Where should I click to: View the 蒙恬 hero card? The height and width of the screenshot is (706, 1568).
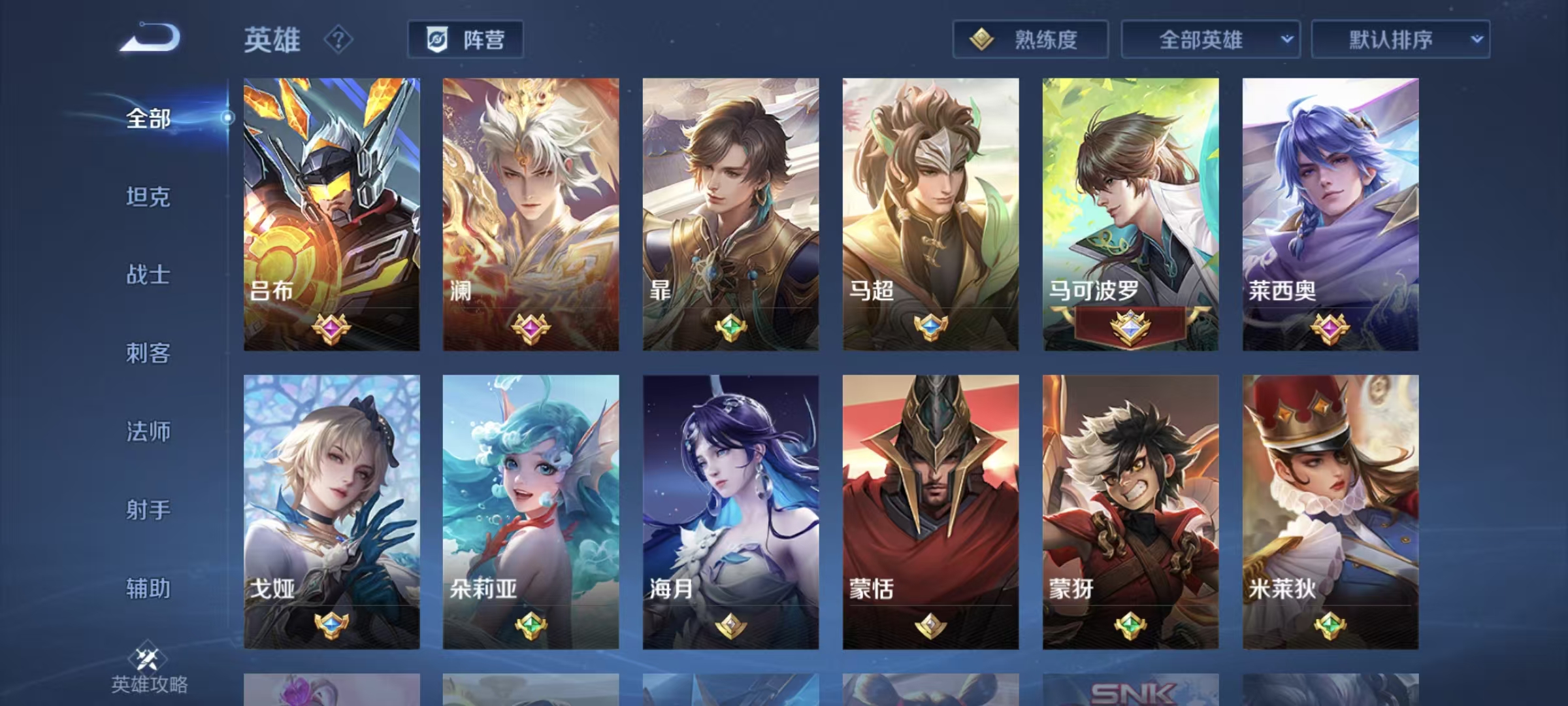click(930, 511)
